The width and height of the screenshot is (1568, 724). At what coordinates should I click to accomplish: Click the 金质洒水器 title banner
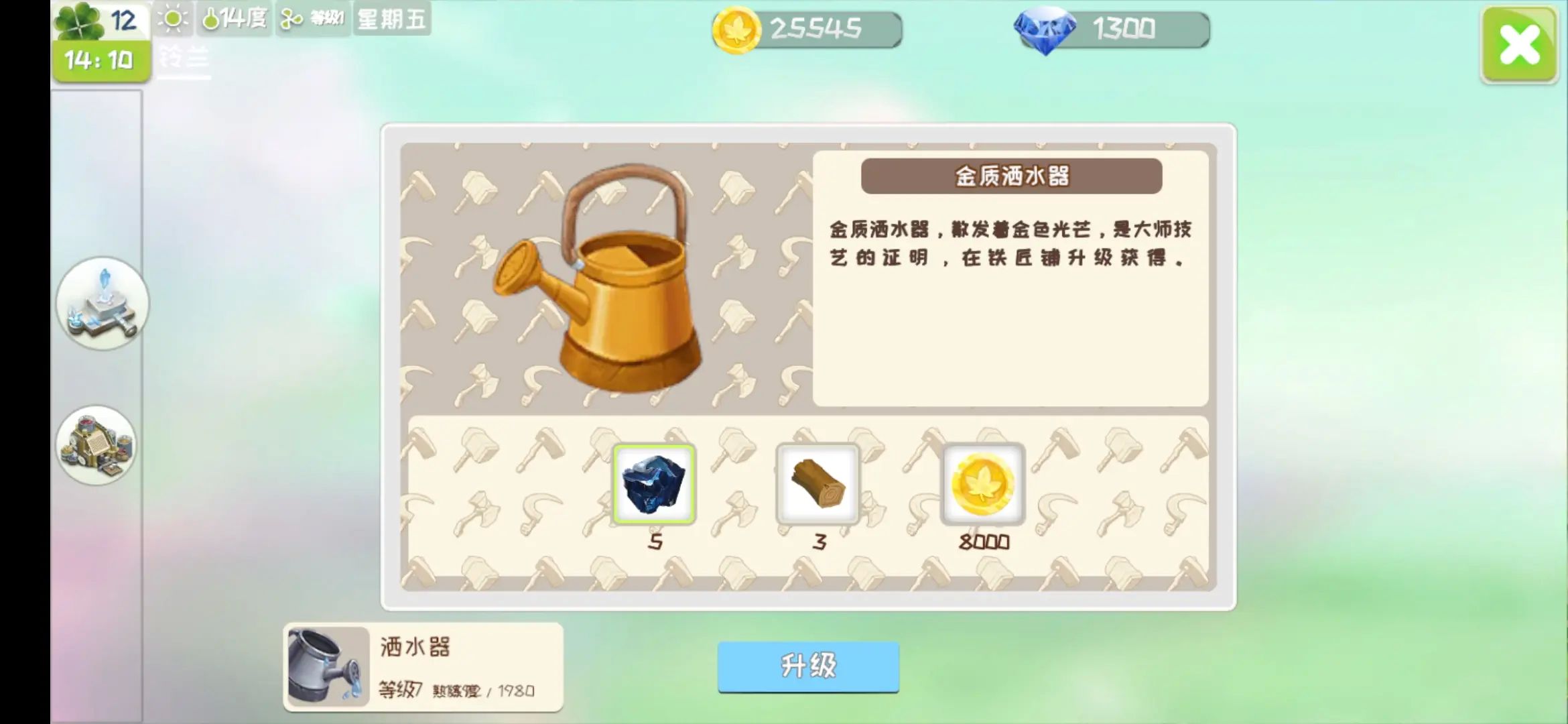point(1012,178)
